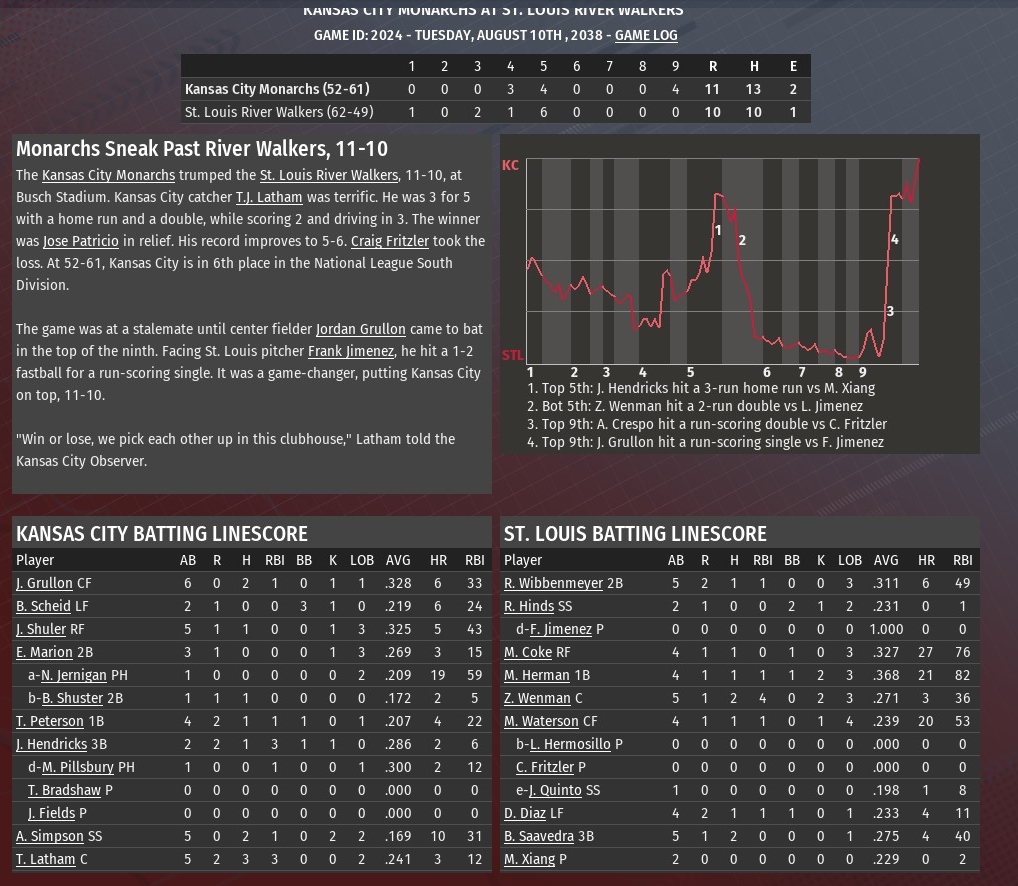1018x886 pixels.
Task: View T.J. Latham's profile from the recap text
Action: click(268, 197)
